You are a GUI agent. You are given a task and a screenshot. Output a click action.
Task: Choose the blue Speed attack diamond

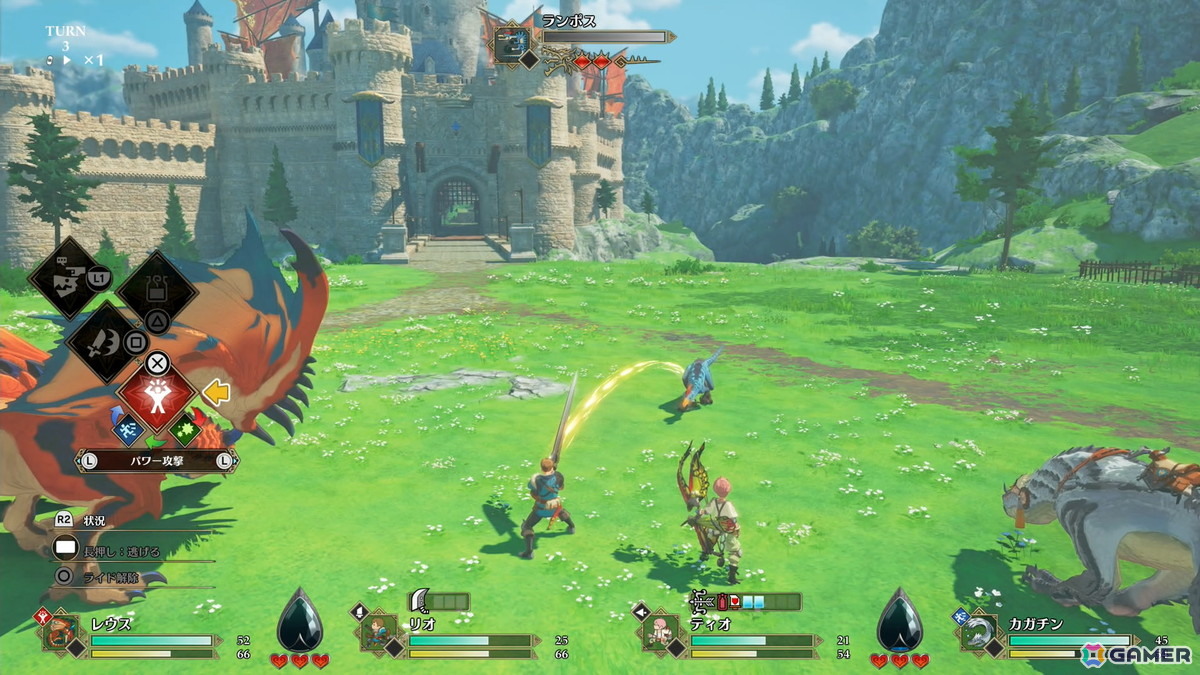point(129,431)
